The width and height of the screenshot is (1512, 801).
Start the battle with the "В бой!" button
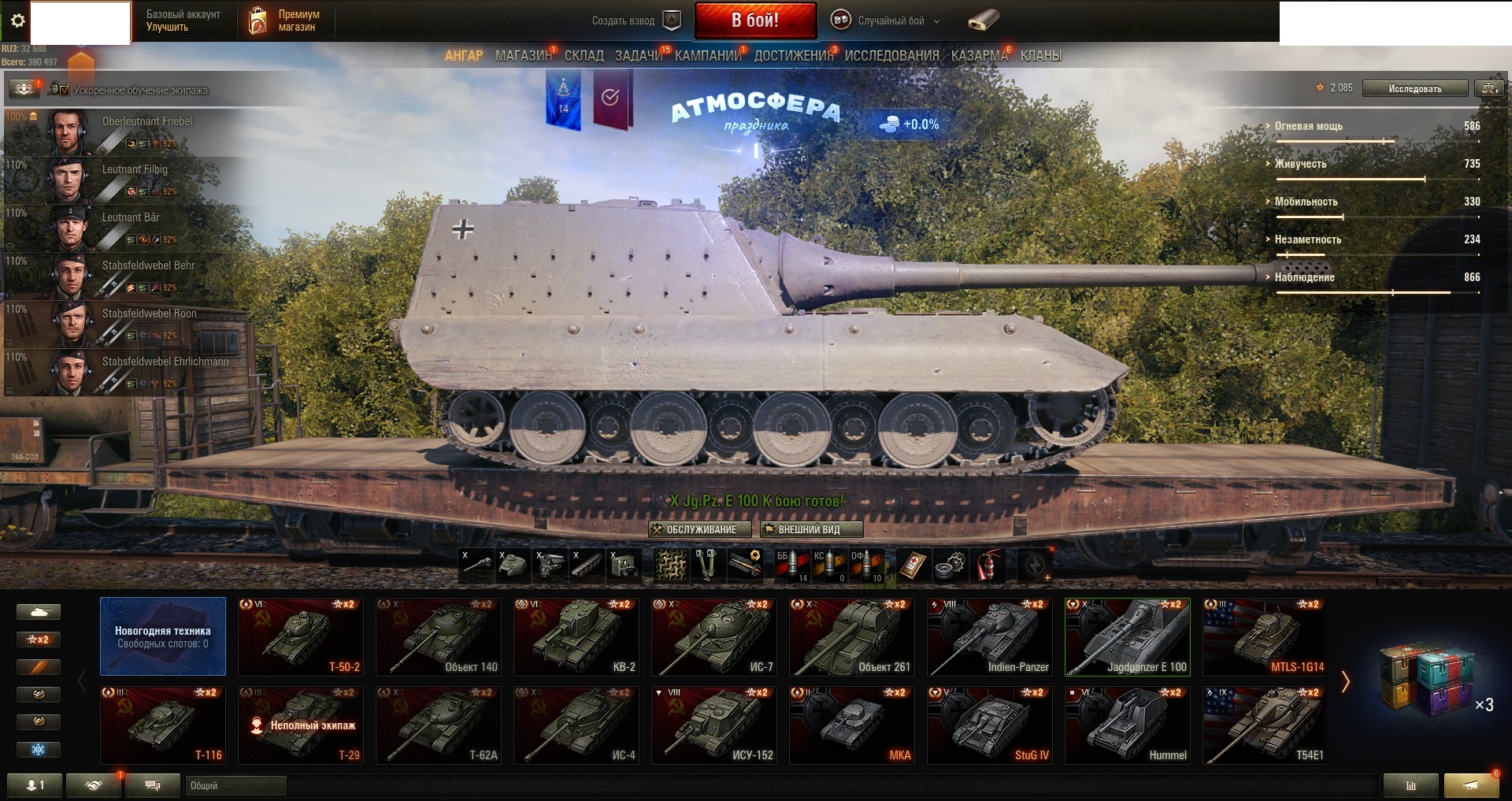[754, 20]
